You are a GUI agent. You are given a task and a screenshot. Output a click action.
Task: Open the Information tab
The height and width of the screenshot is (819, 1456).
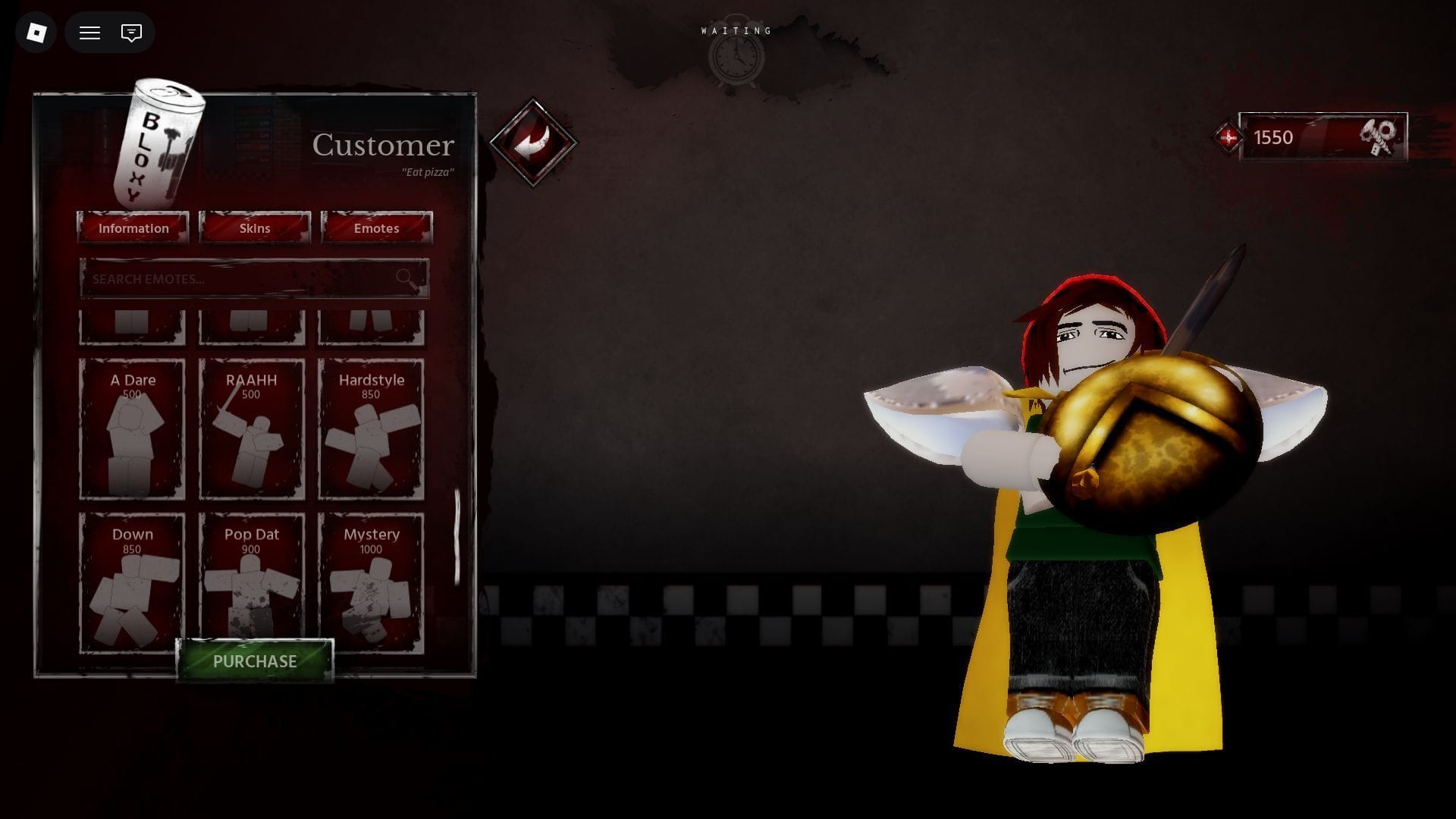[133, 227]
